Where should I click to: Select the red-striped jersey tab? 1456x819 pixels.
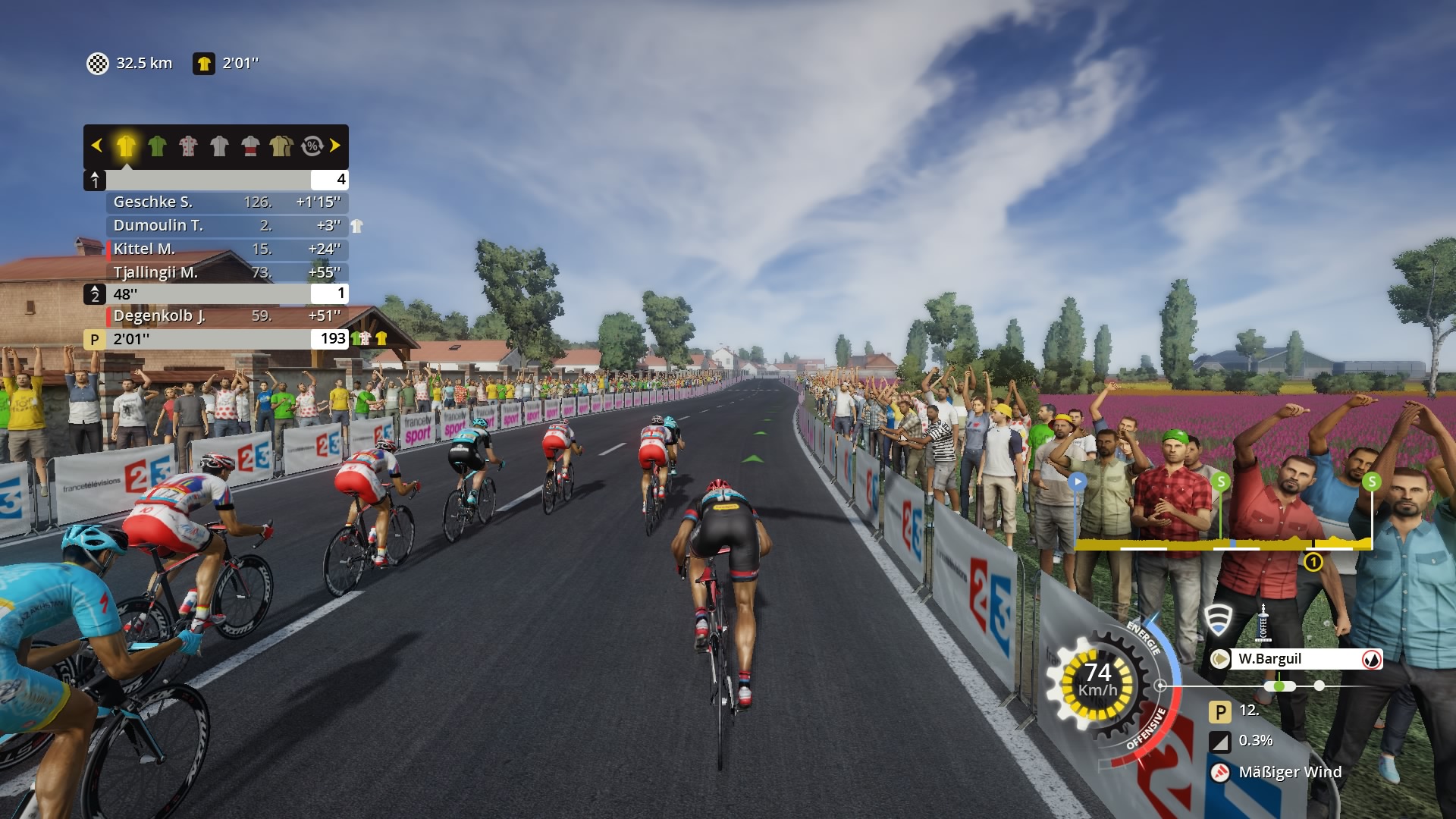point(250,146)
